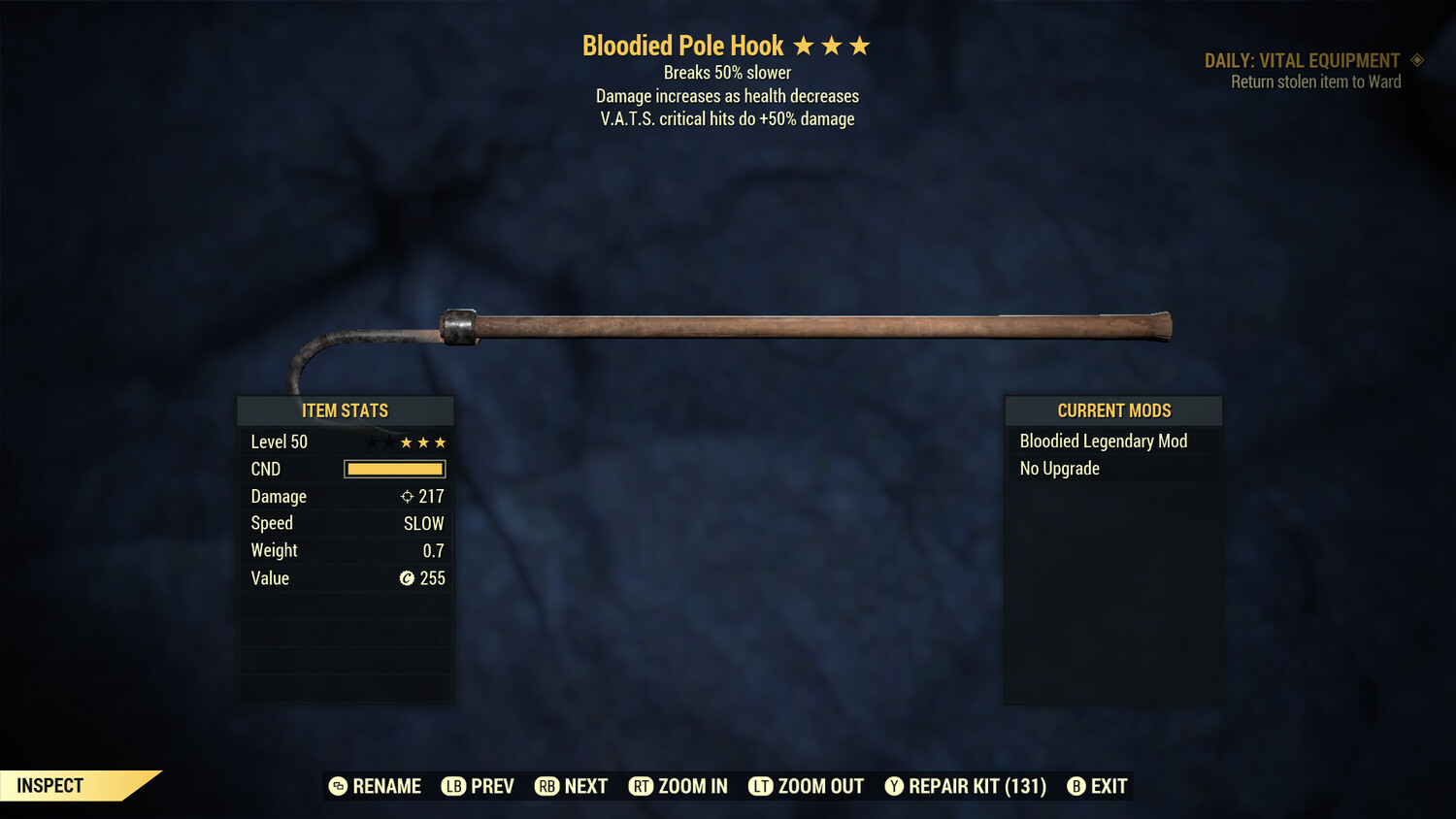Click the yellow CND condition bar
This screenshot has width=1456, height=819.
[x=394, y=469]
